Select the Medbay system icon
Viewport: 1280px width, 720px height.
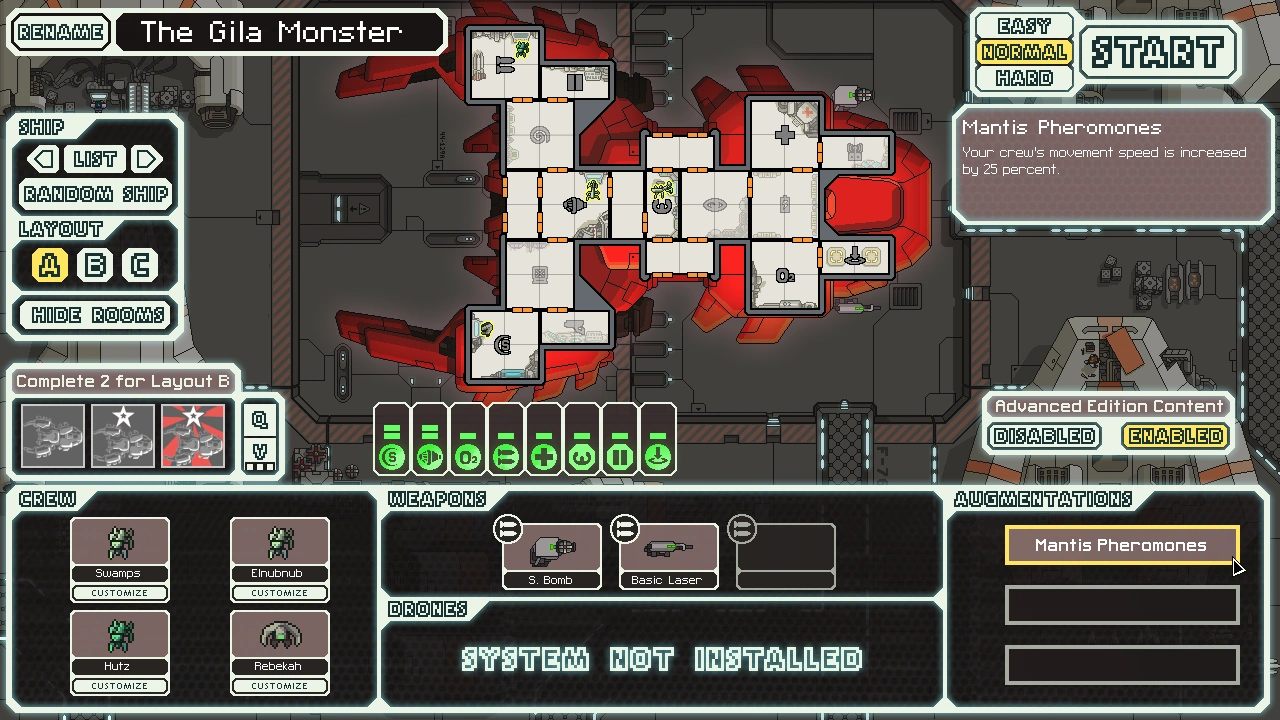[543, 456]
